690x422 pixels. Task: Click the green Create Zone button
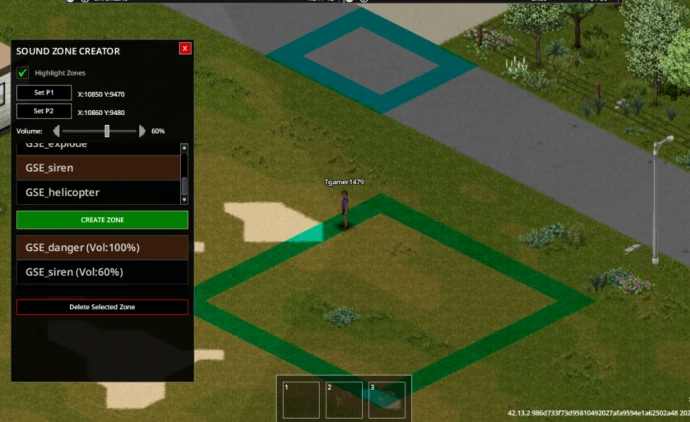tap(102, 219)
